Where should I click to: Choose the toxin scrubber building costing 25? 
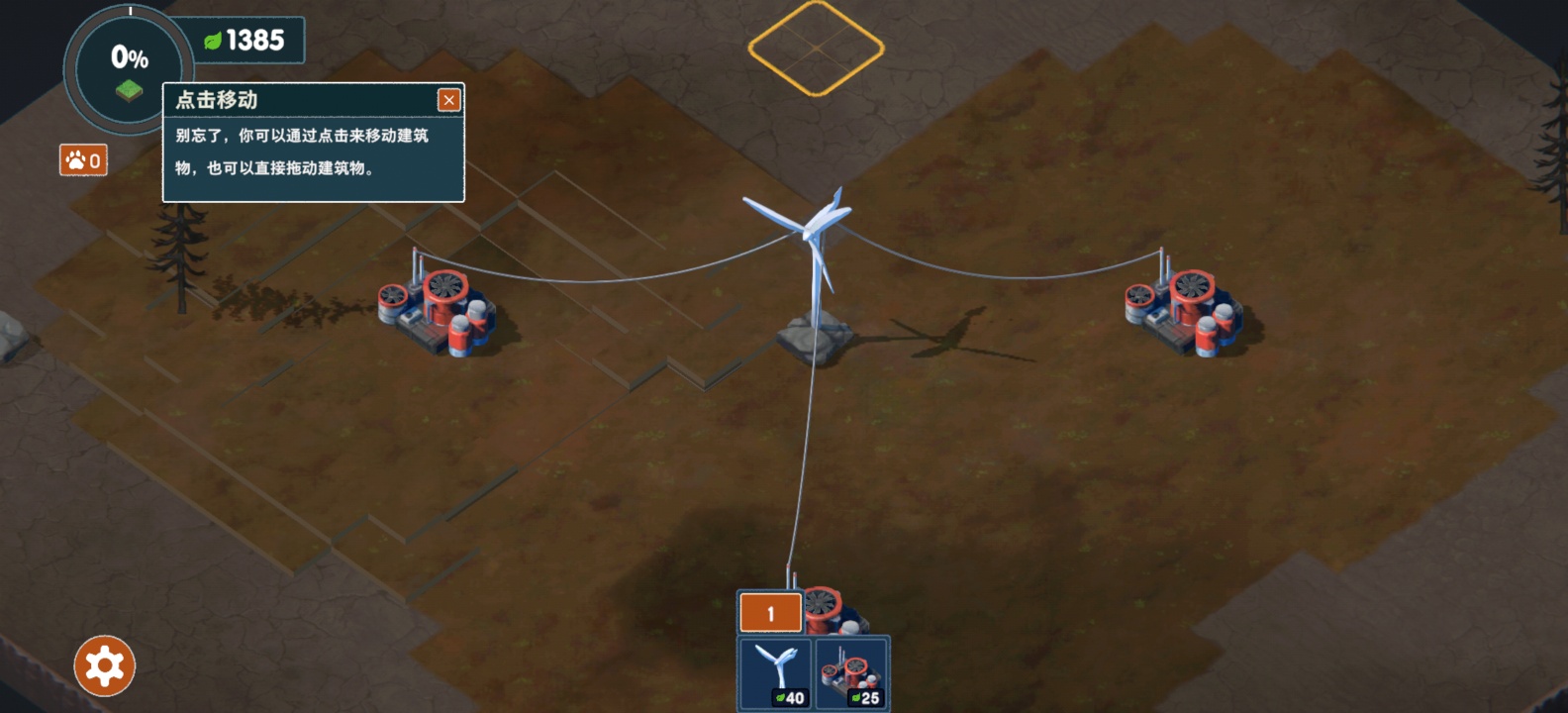coord(851,674)
